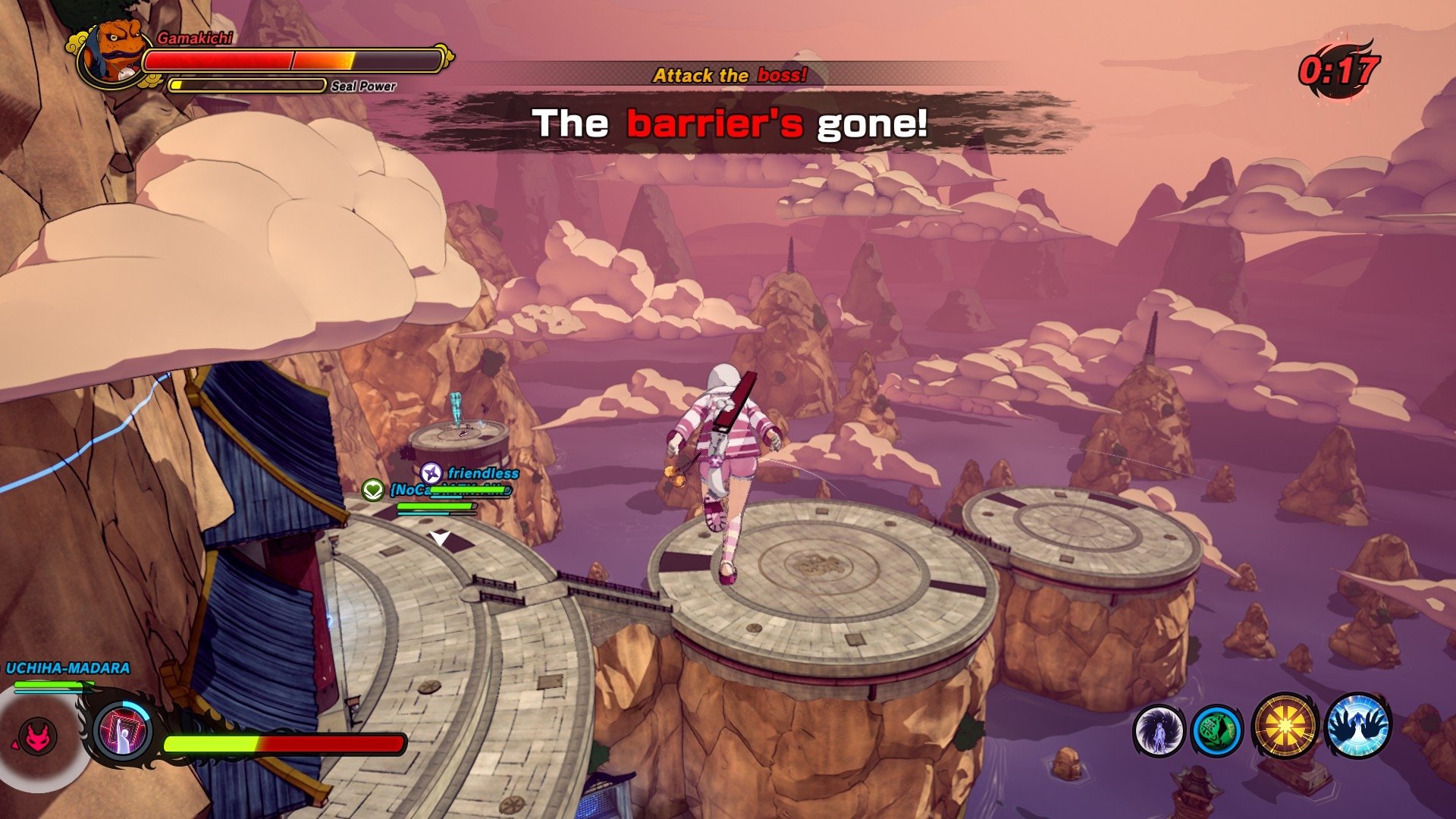Click the red raised-arm ultimate icon
The image size is (1456, 819).
point(124,731)
